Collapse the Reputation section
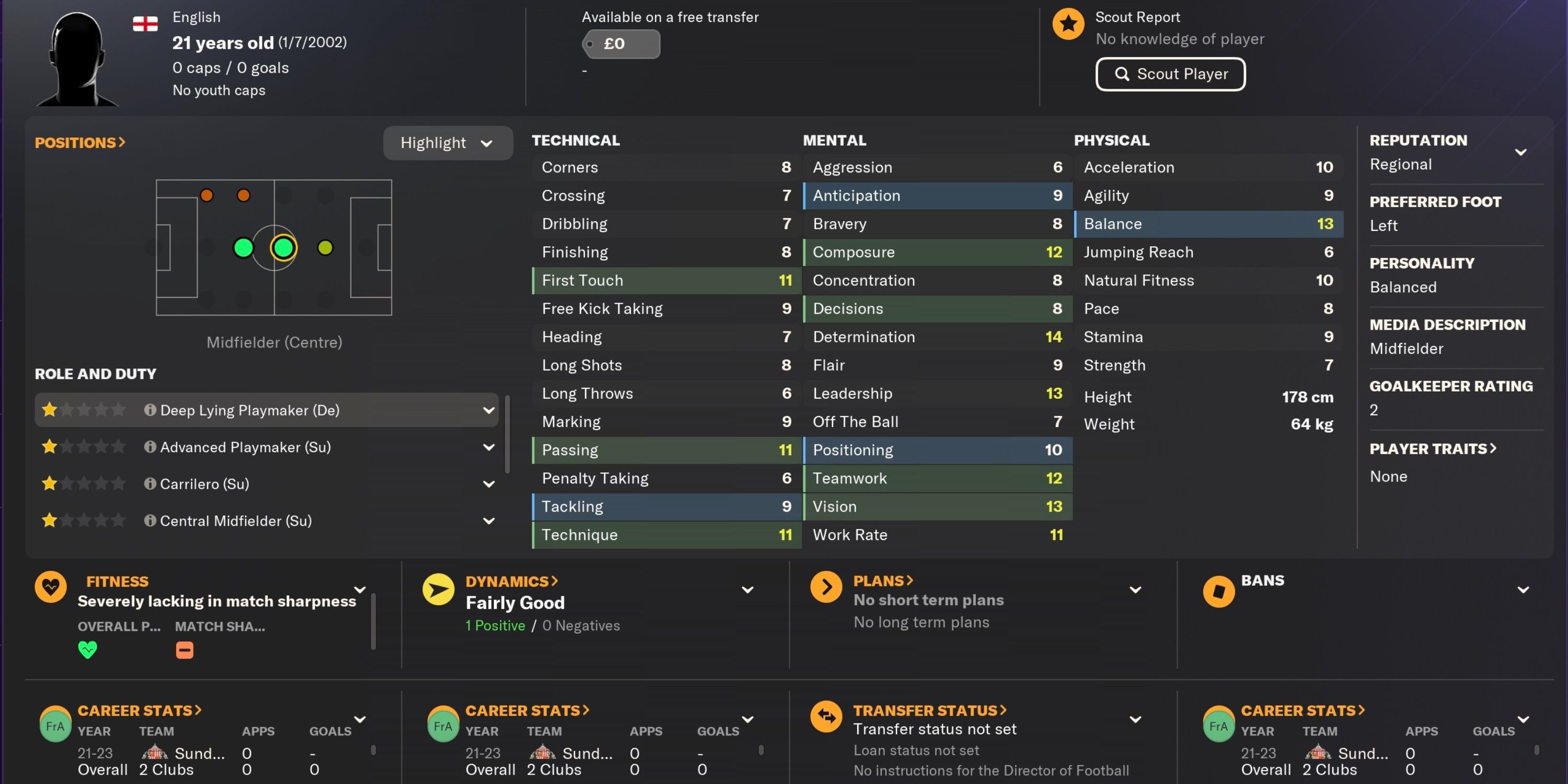The image size is (1568, 784). pyautogui.click(x=1521, y=152)
